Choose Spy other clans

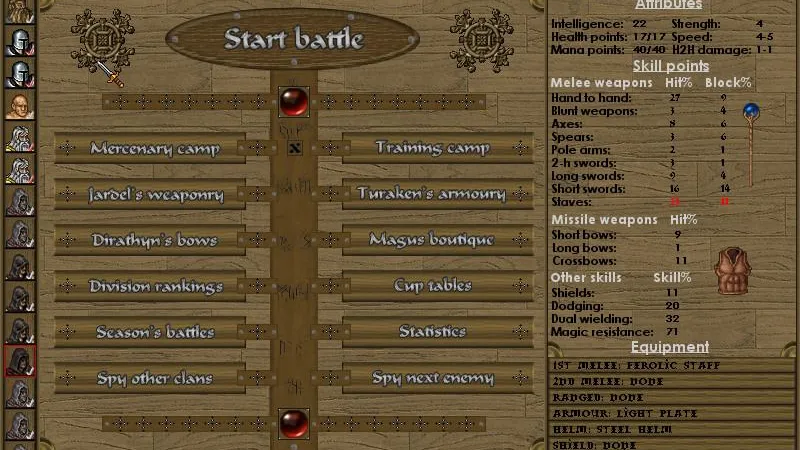pos(154,378)
